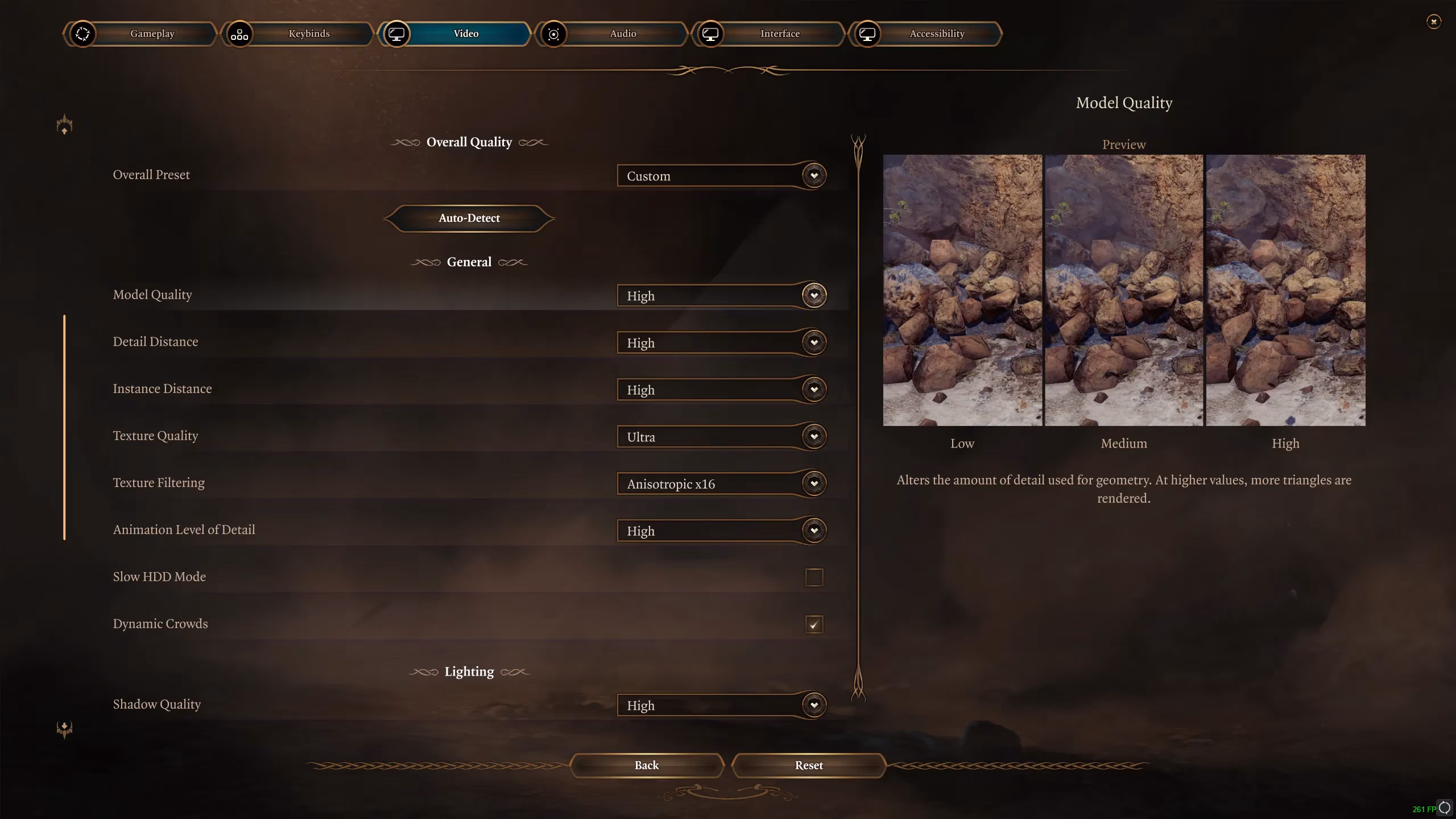Click the Interface screen icon
Image resolution: width=1456 pixels, height=819 pixels.
tap(710, 34)
